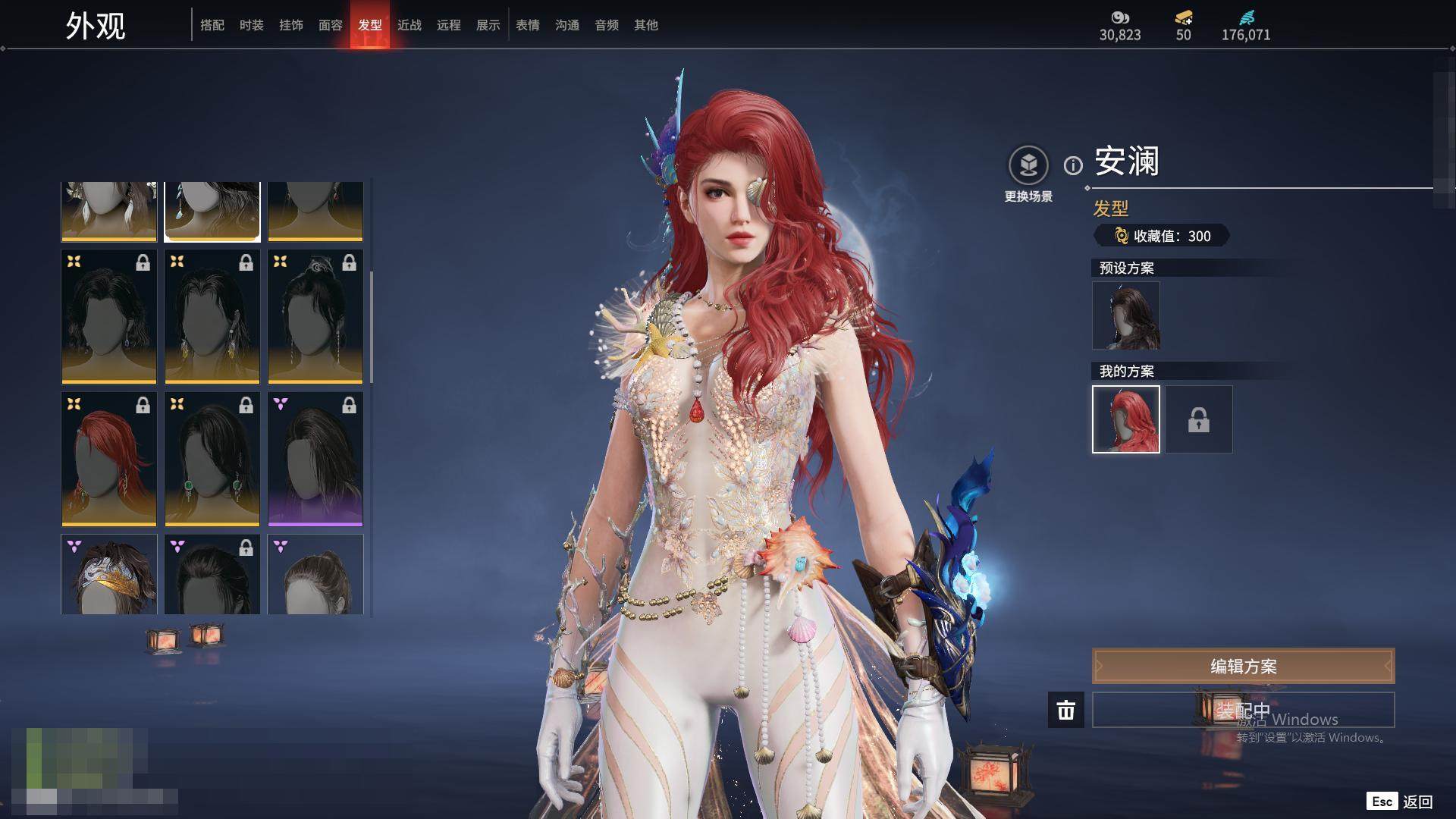The image size is (1456, 819).
Task: Open the info icon next to 安澜
Action: tap(1073, 165)
